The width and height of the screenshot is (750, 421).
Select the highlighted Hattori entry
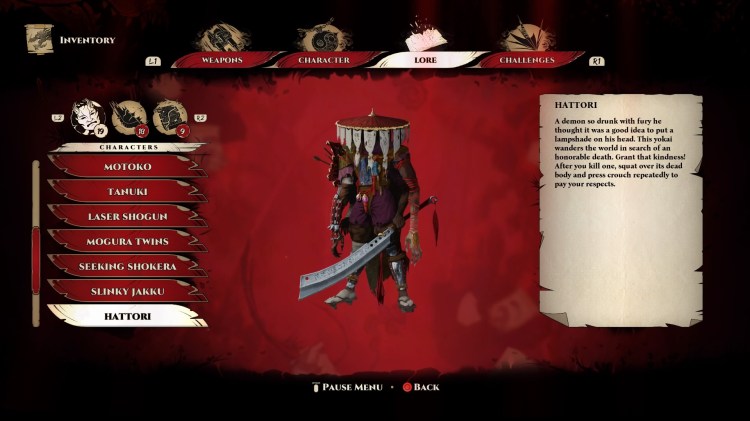pos(127,316)
